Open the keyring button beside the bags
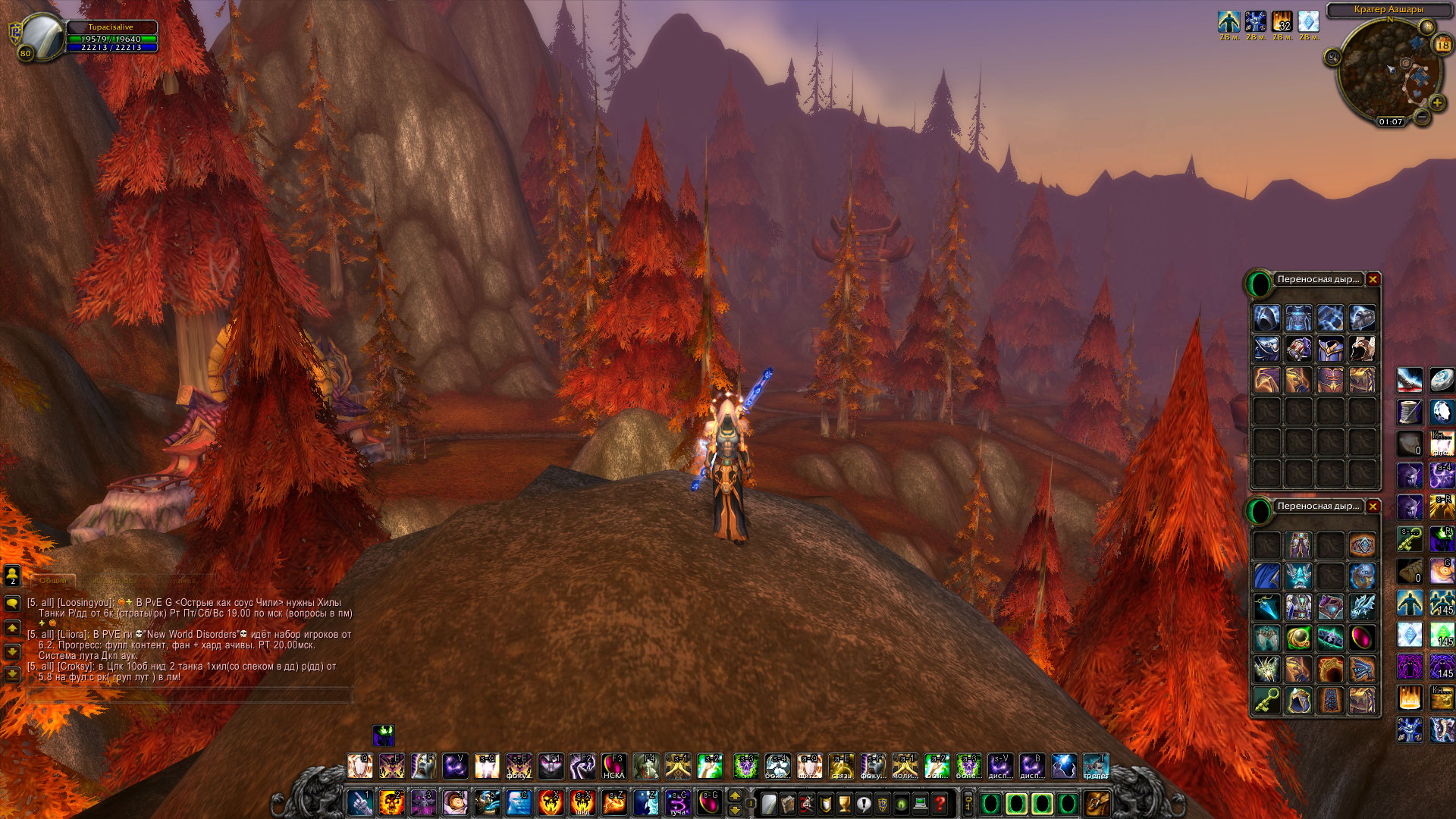The width and height of the screenshot is (1456, 819). pos(968,803)
